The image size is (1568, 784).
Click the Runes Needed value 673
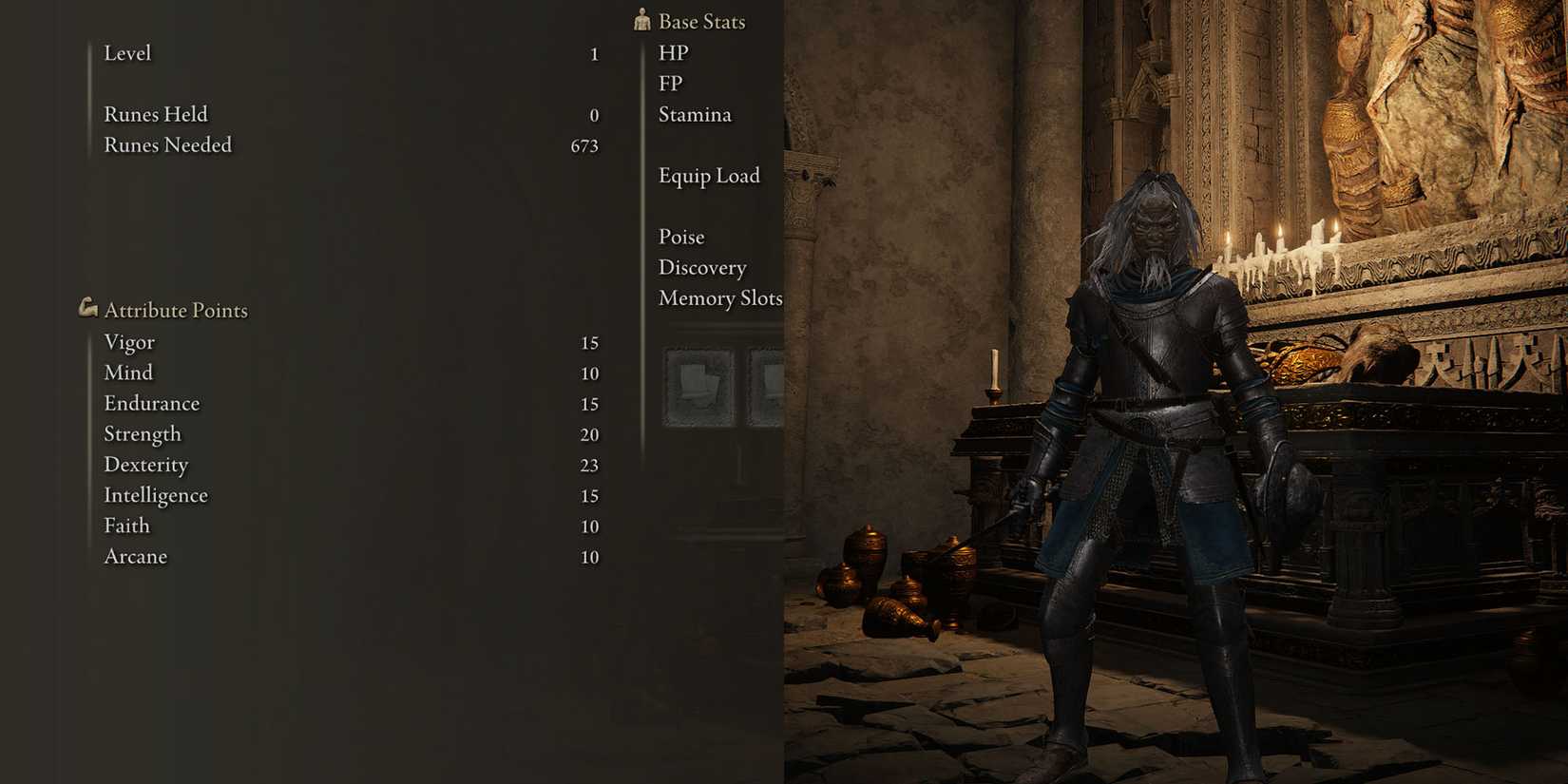(x=584, y=145)
